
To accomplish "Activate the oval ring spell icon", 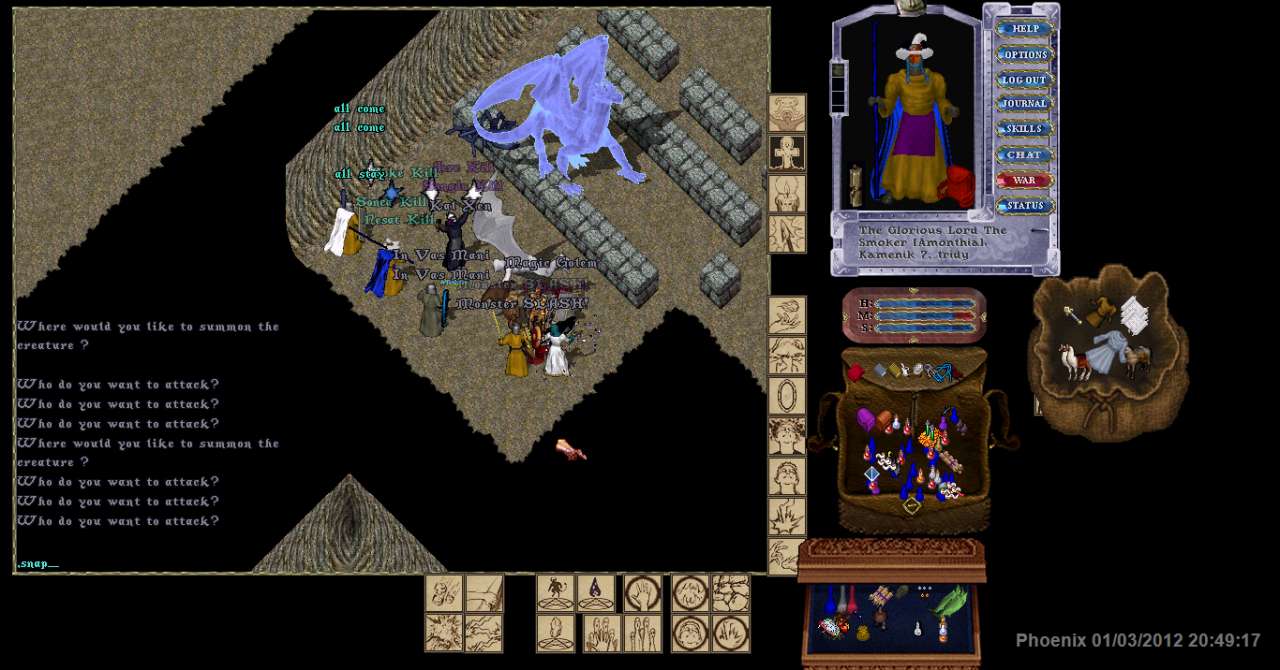I will click(x=787, y=395).
